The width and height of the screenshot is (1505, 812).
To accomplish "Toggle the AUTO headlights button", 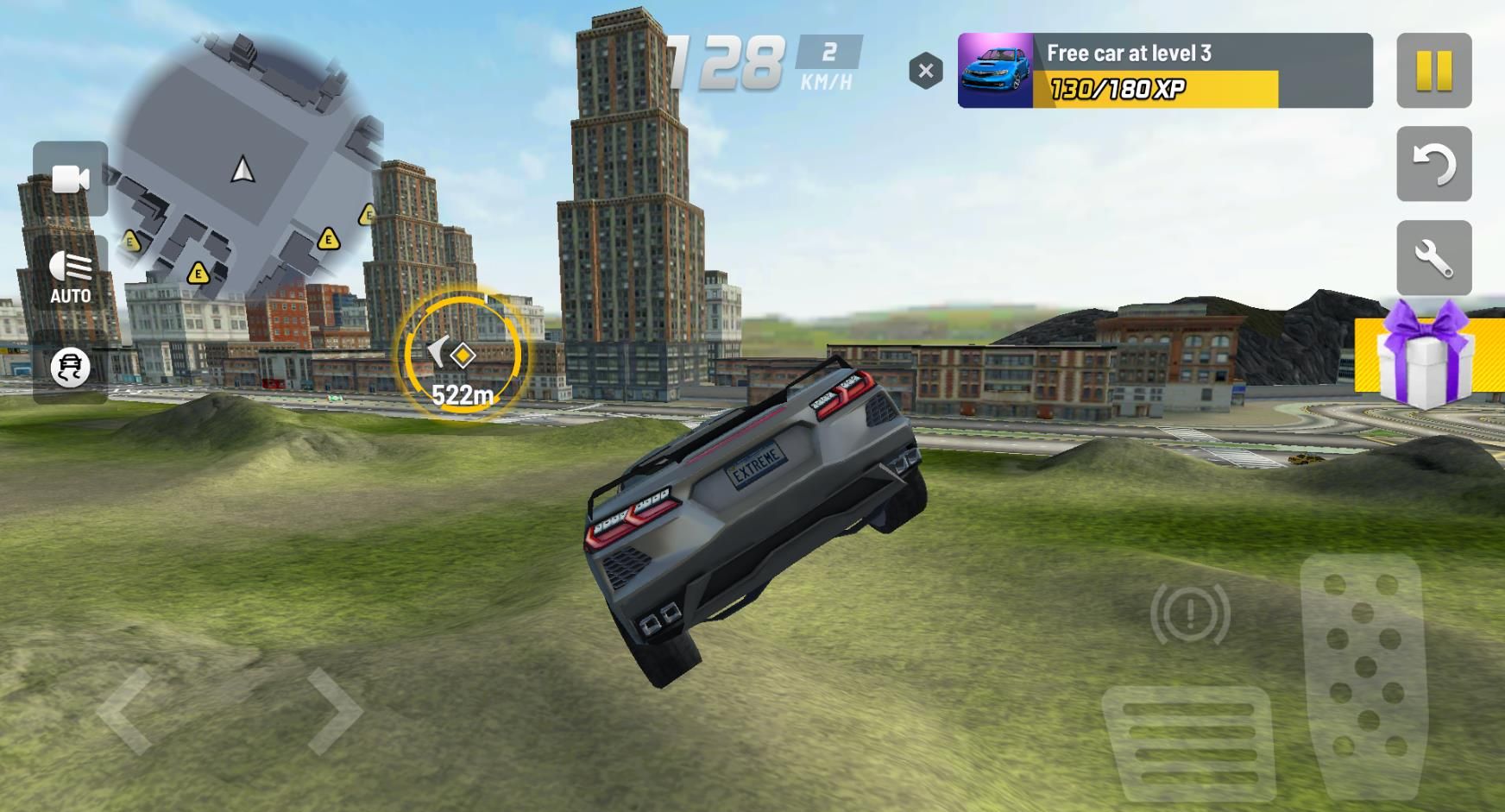I will 70,276.
